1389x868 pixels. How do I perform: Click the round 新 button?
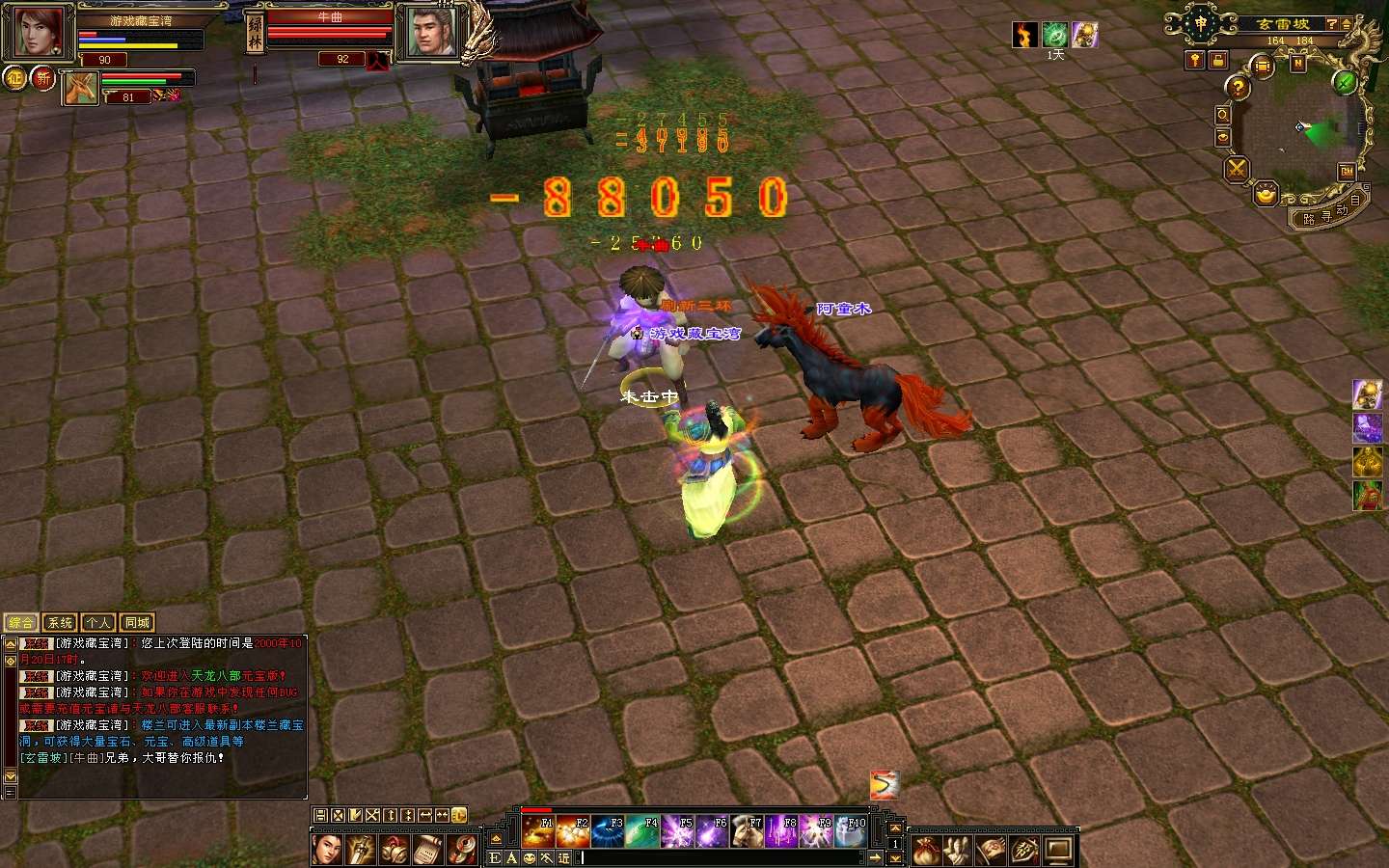pyautogui.click(x=43, y=77)
